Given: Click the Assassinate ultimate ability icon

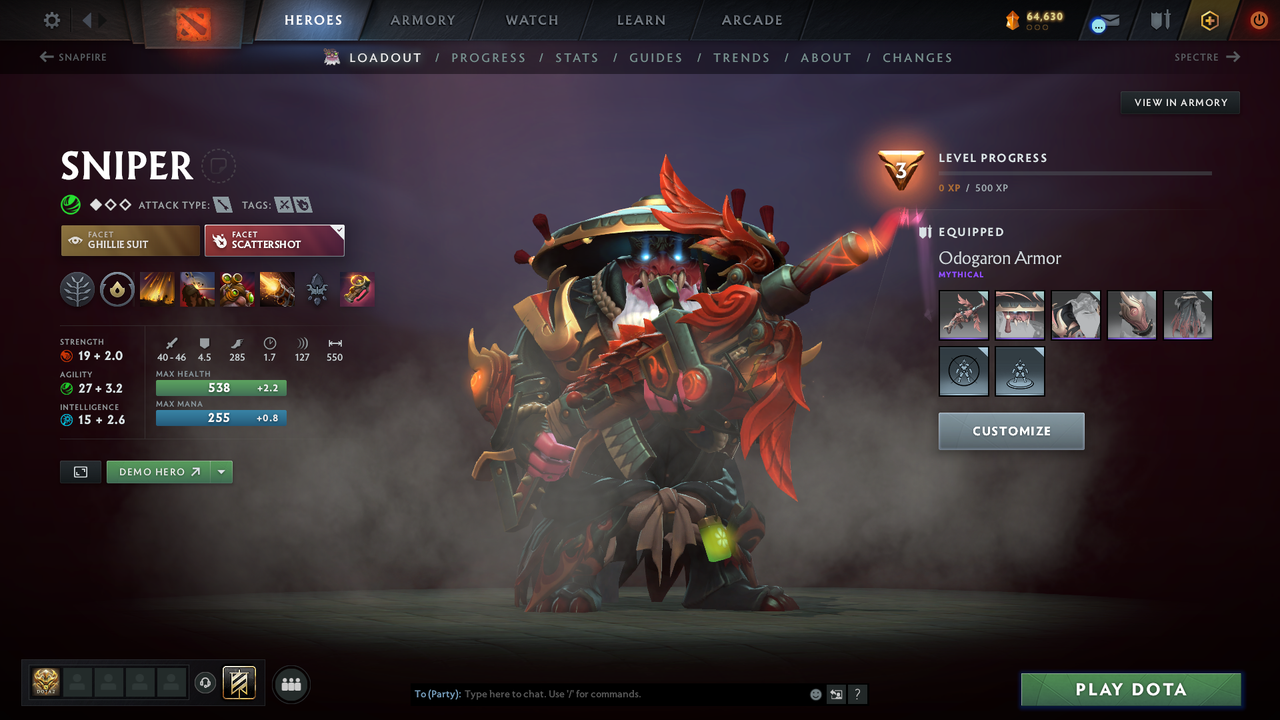Looking at the screenshot, I should pos(277,289).
